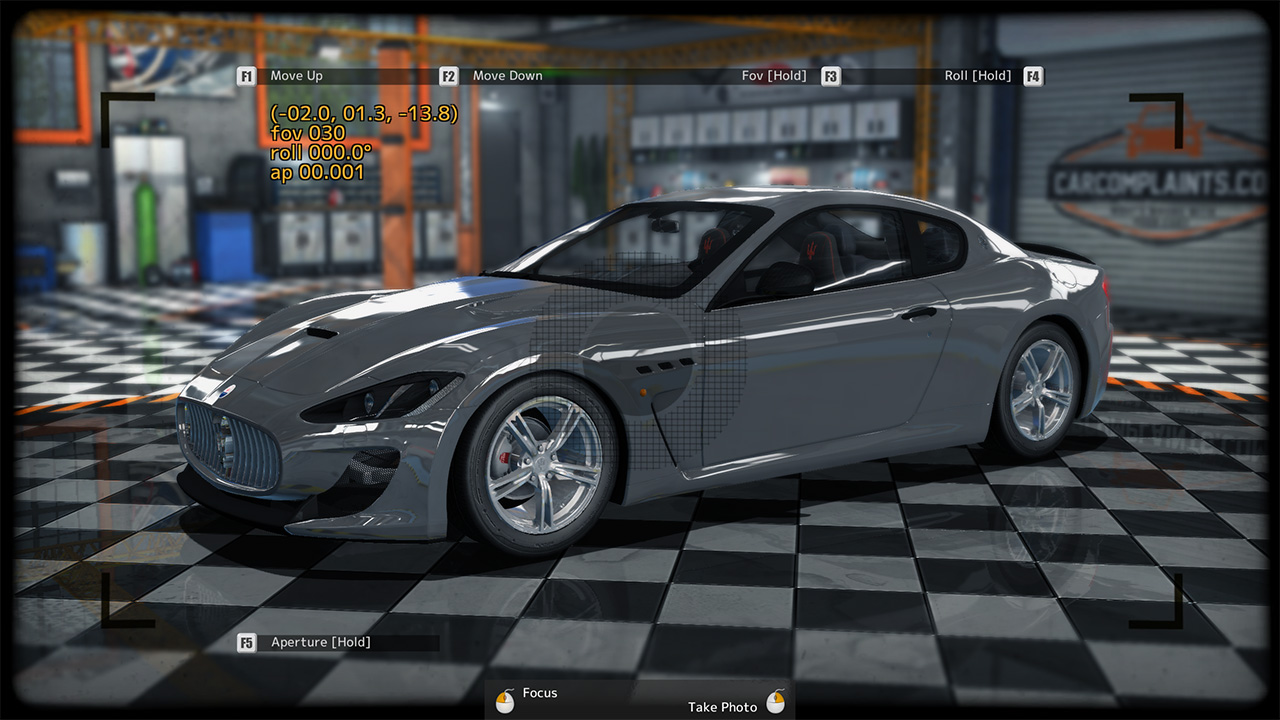The image size is (1280, 720).
Task: Select the Move Up action bar
Action: (x=330, y=75)
